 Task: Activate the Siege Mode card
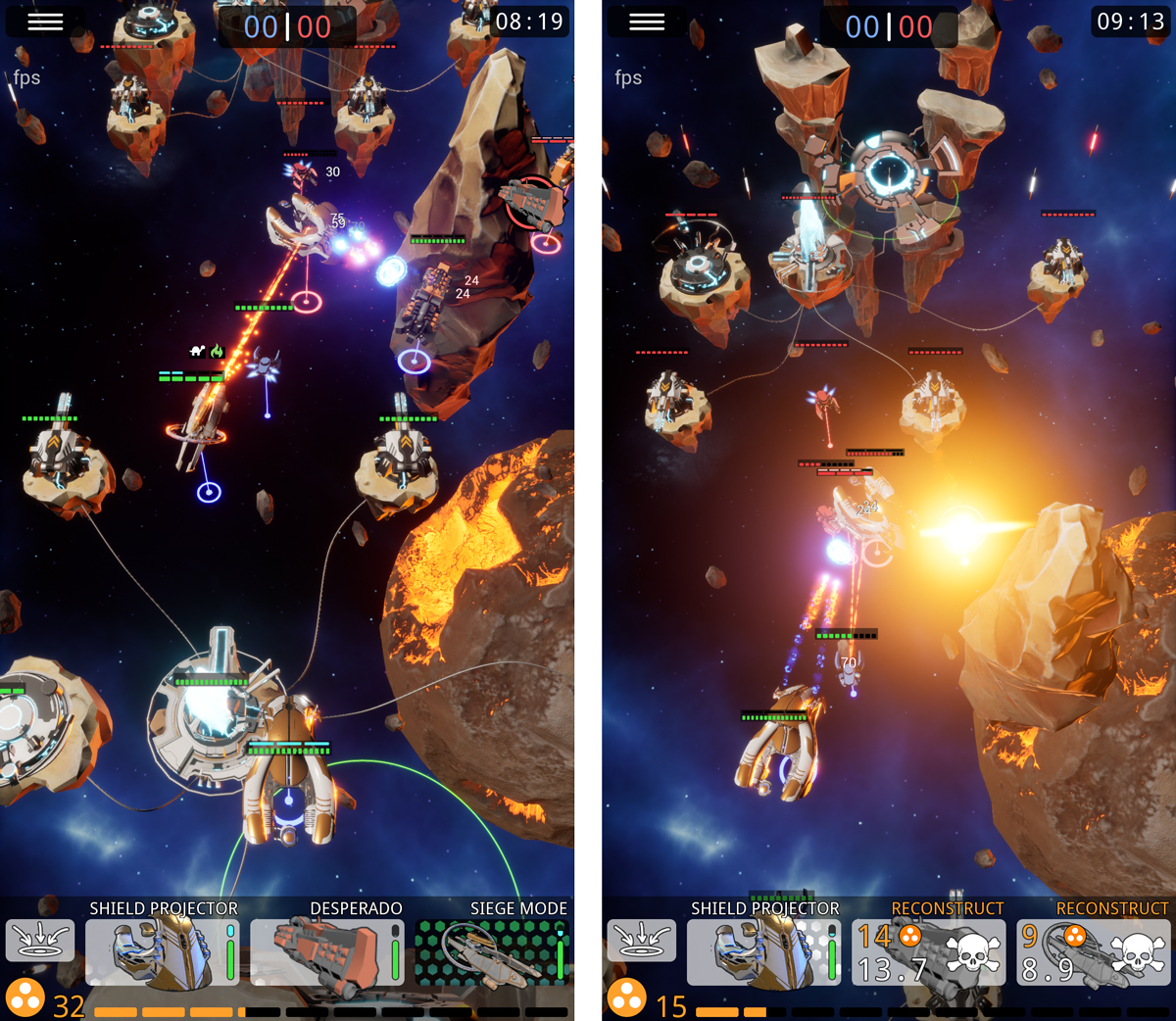pos(492,951)
